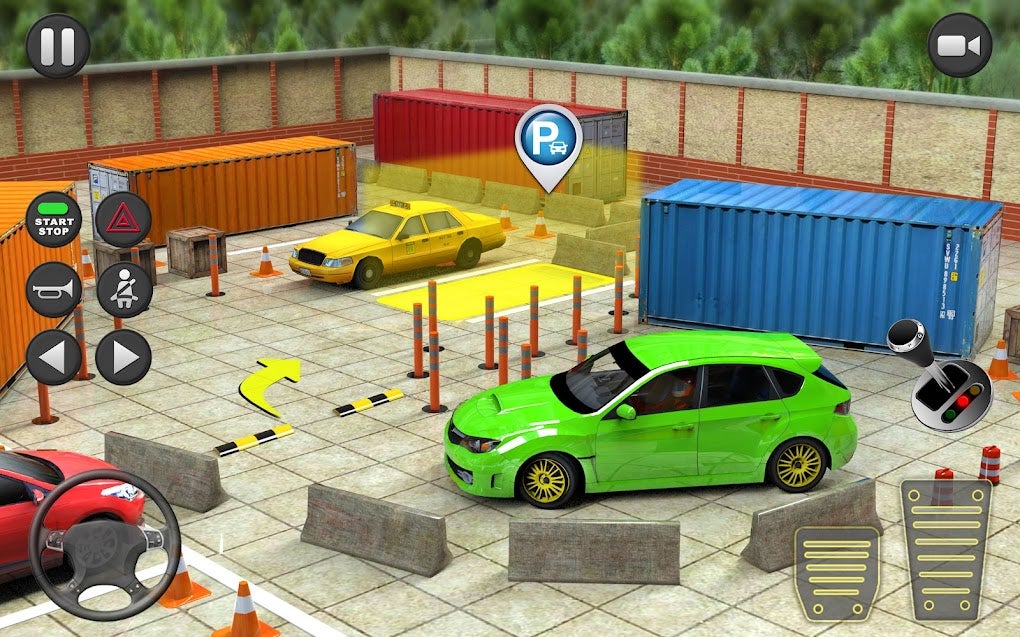Hit the brake pedal

(836, 574)
